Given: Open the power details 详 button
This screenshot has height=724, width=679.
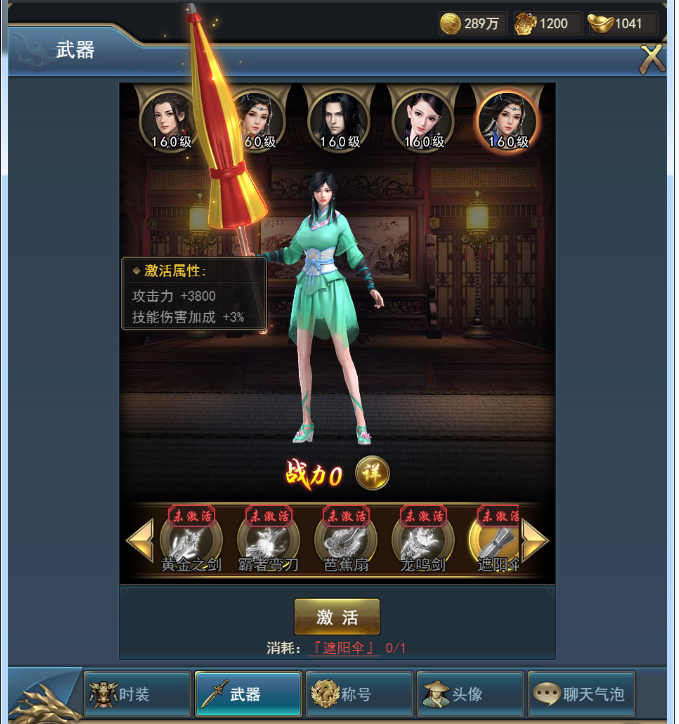Looking at the screenshot, I should pos(373,474).
